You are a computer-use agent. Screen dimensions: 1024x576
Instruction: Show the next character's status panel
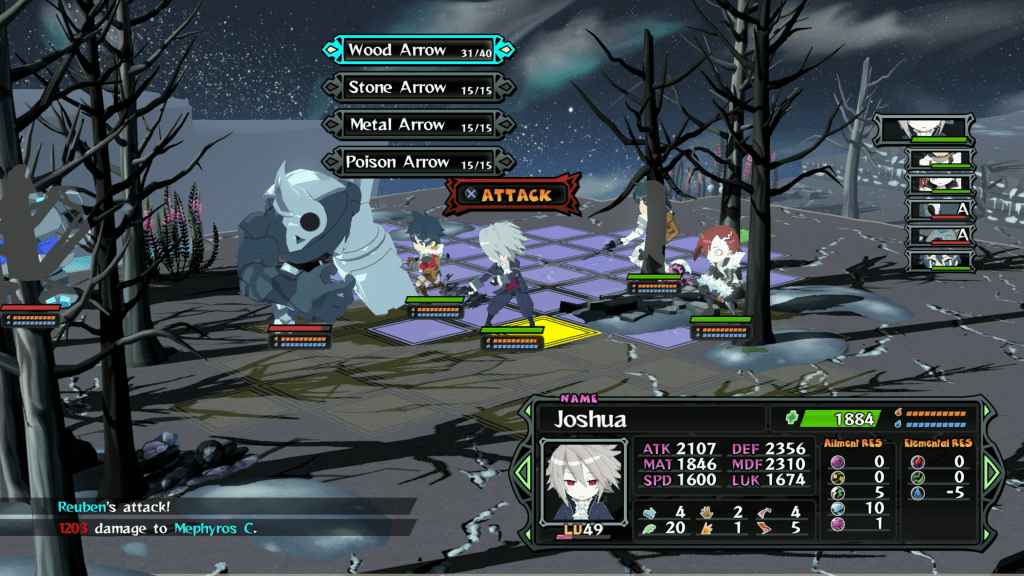click(x=992, y=472)
